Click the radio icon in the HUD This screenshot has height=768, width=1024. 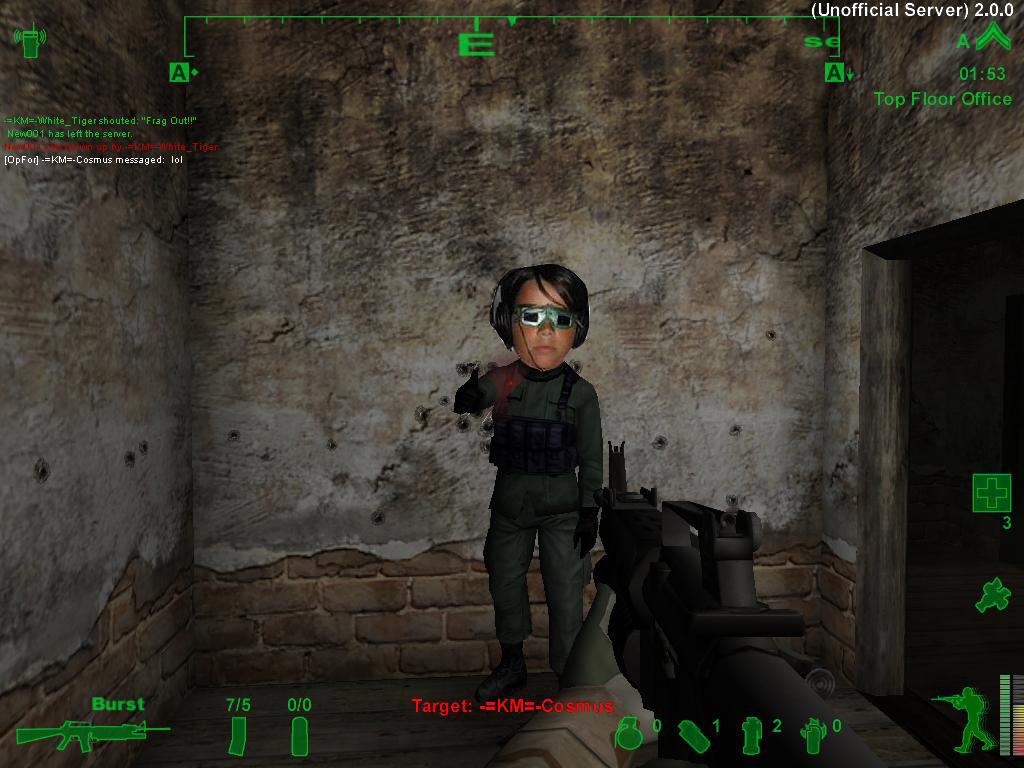pos(28,41)
